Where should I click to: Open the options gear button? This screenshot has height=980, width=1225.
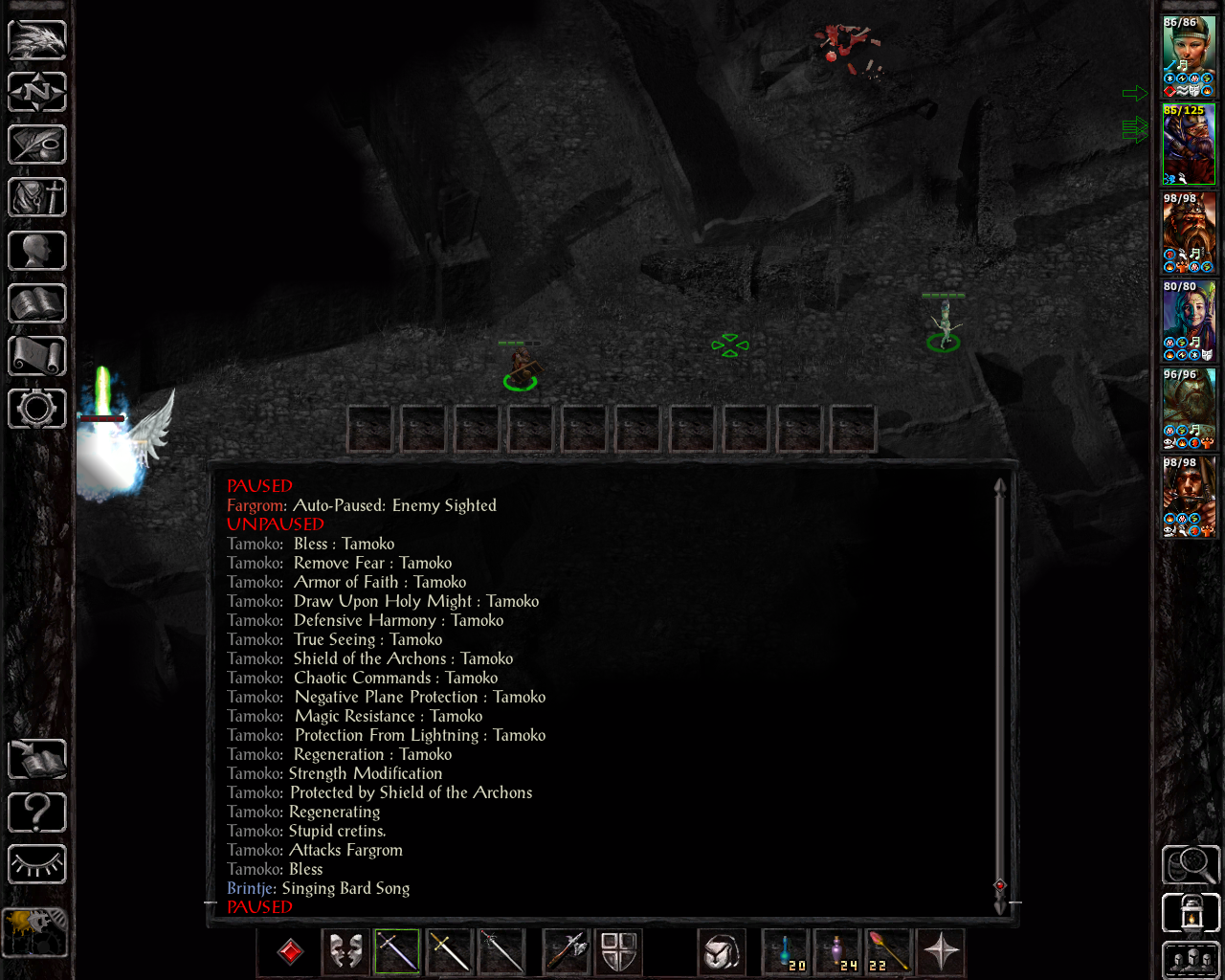point(37,409)
